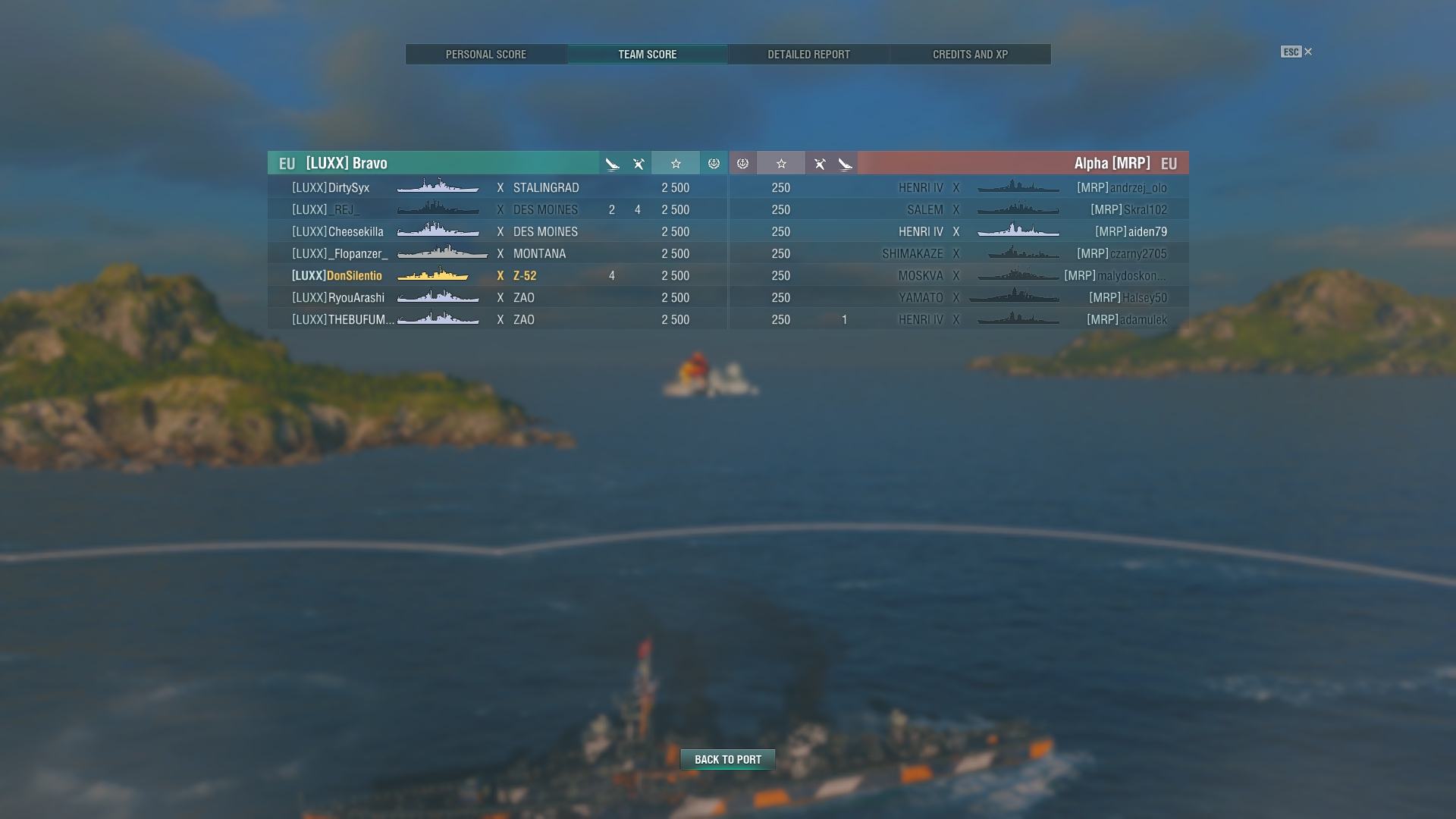The width and height of the screenshot is (1456, 819).
Task: Choose the Cheesekilla Des Moines row
Action: tap(497, 232)
